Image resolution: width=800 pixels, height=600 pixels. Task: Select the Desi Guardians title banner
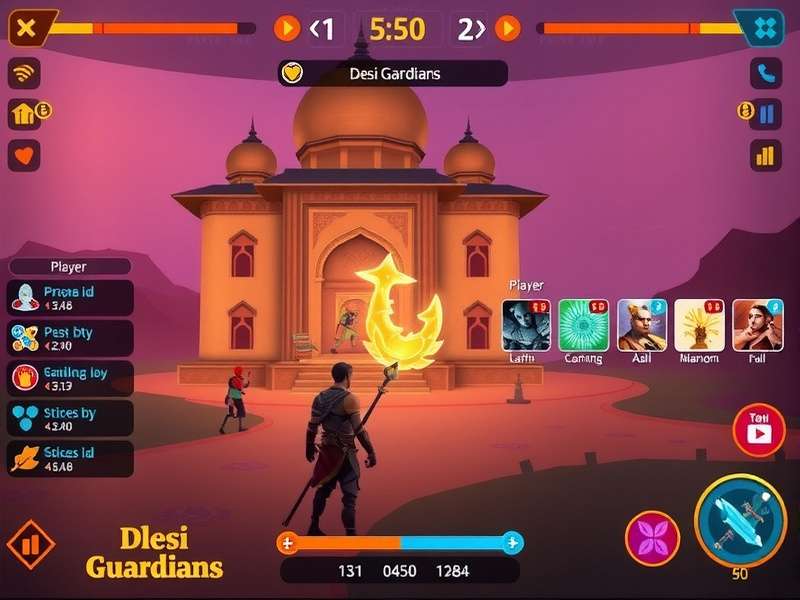point(392,73)
